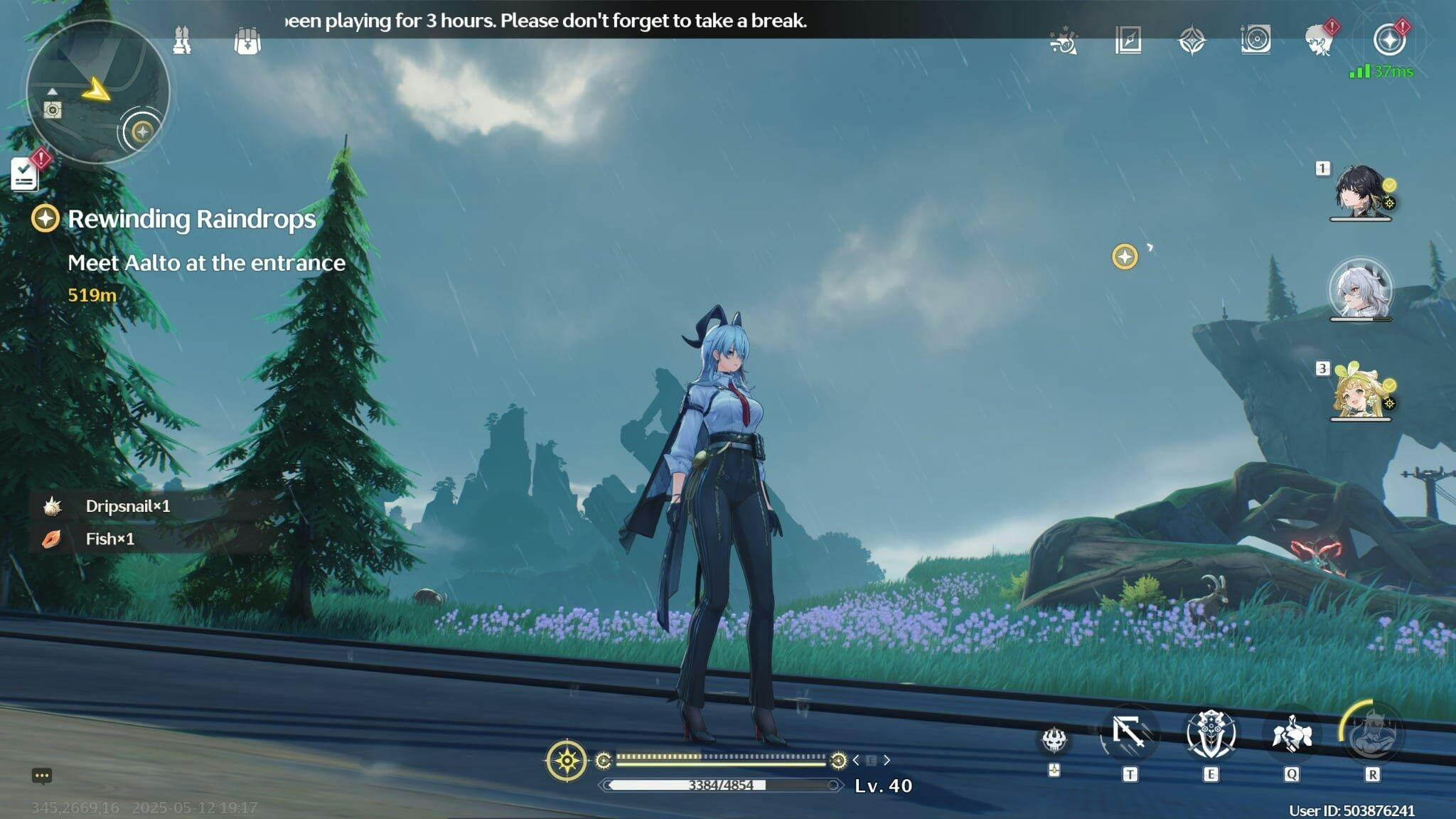Viewport: 1456px width, 819px height.
Task: Use the Resonance Skill shield icon
Action: tap(1211, 734)
